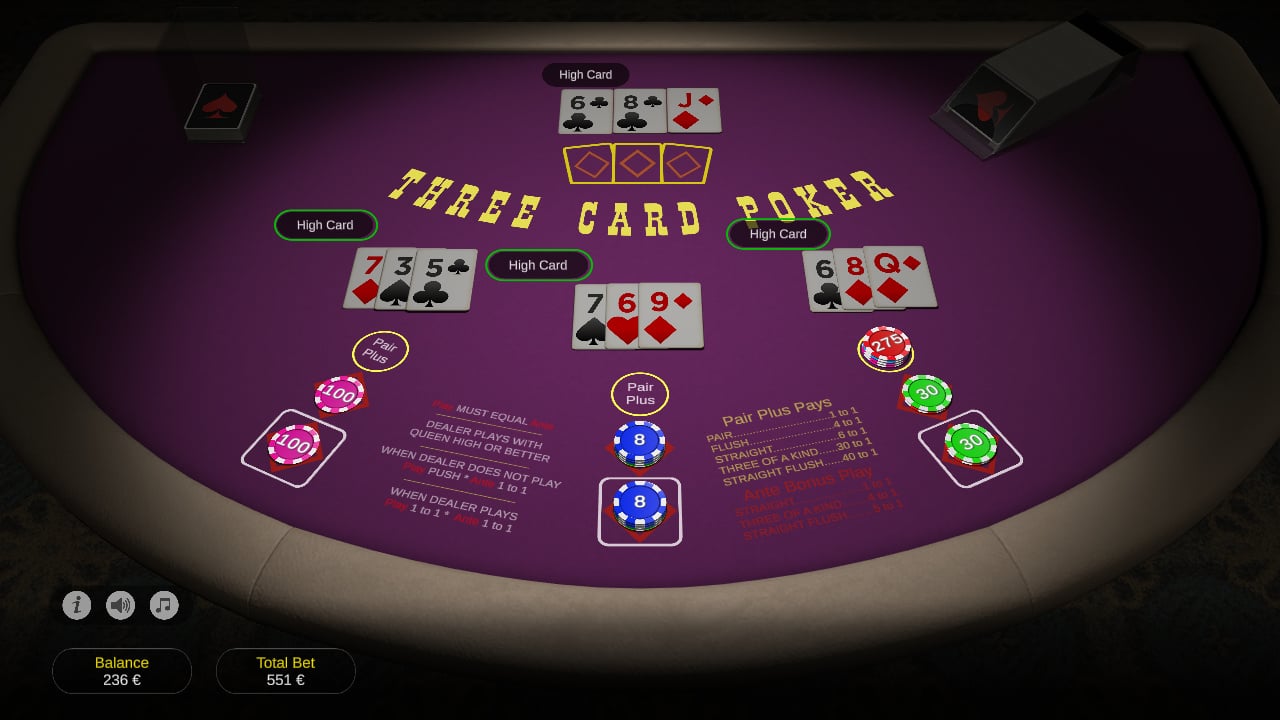
Task: Click the center hand's High Card label
Action: click(x=539, y=265)
